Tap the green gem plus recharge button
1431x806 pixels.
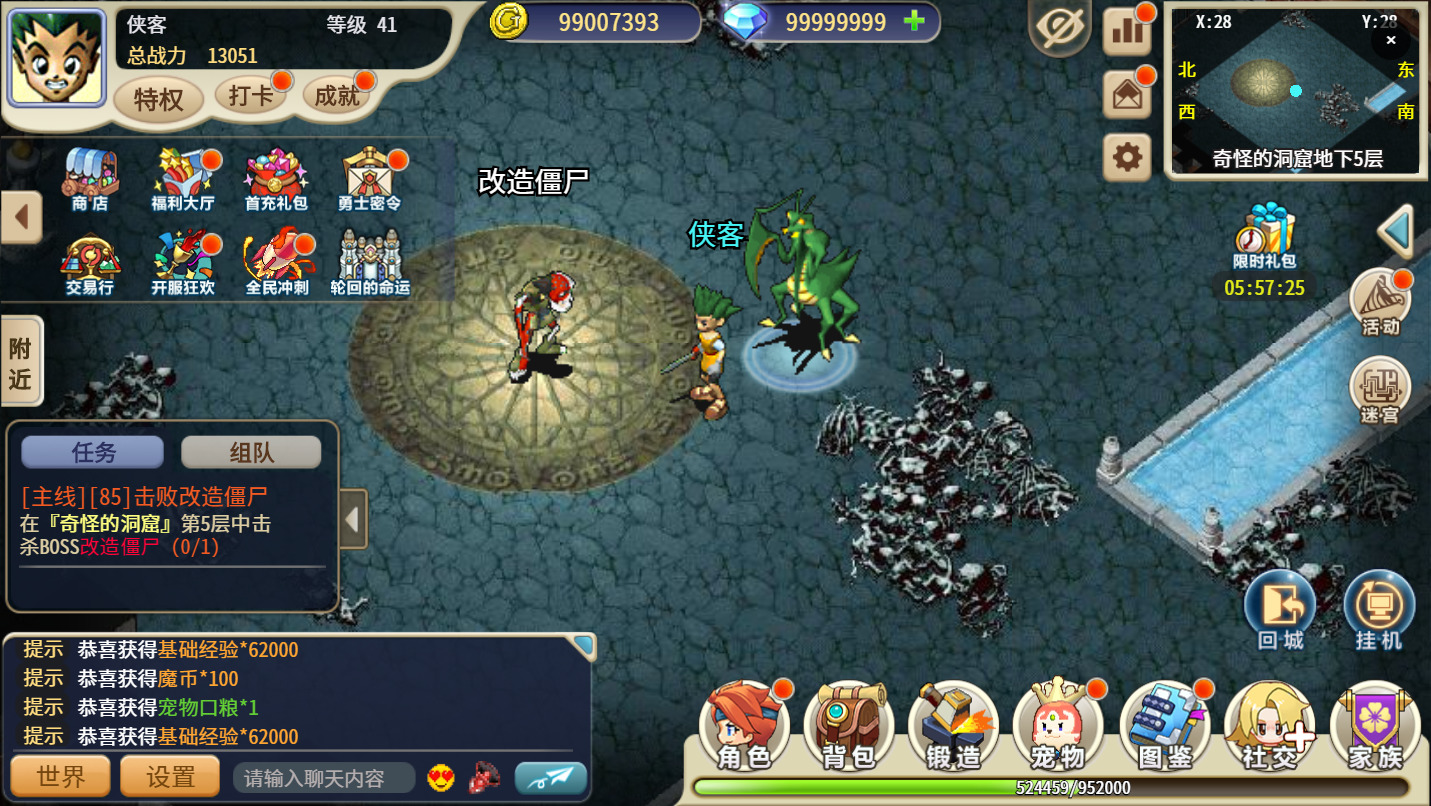(915, 21)
